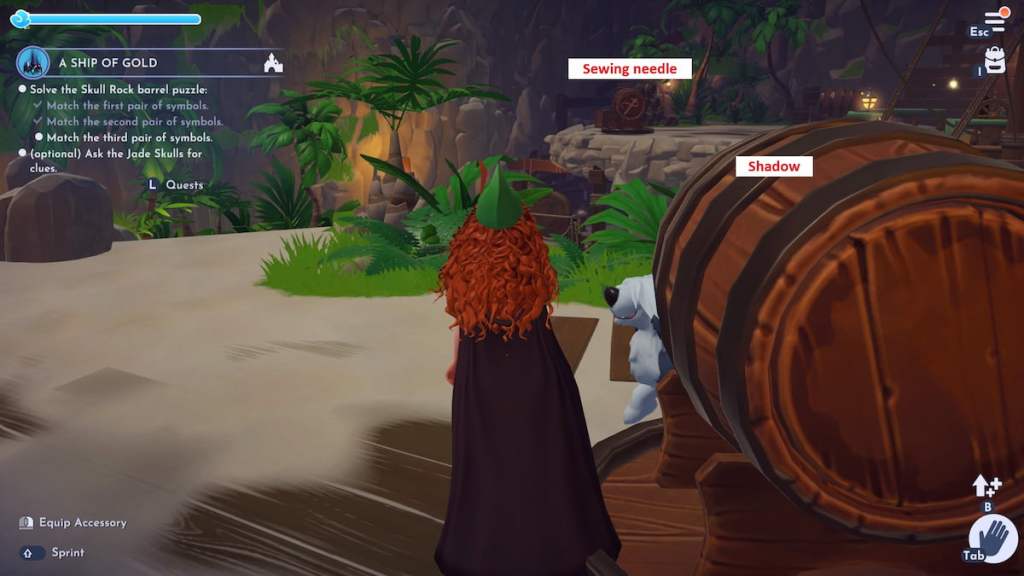Open the backpack inventory
1024x576 pixels.
pyautogui.click(x=995, y=59)
